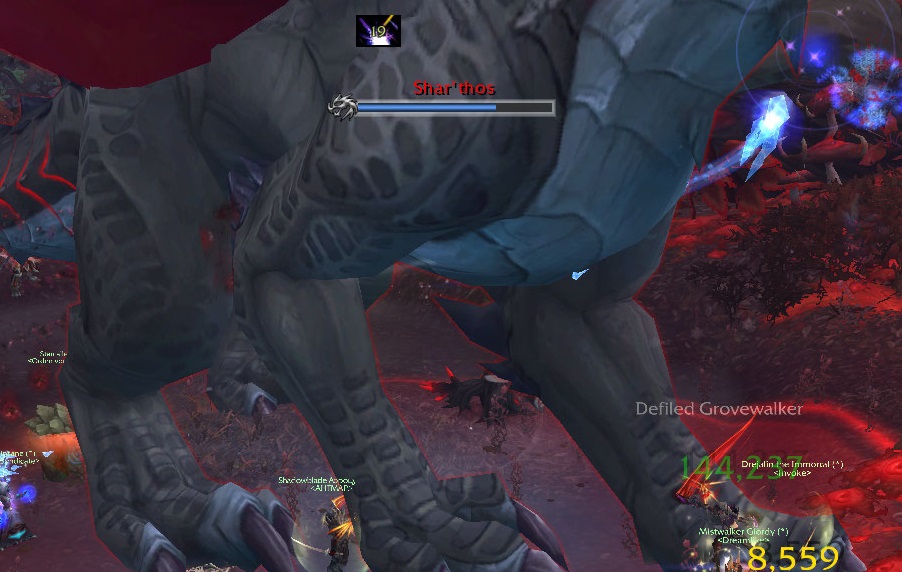
Task: Click the debuff icon above Shar'thos nameplate
Action: pyautogui.click(x=378, y=31)
